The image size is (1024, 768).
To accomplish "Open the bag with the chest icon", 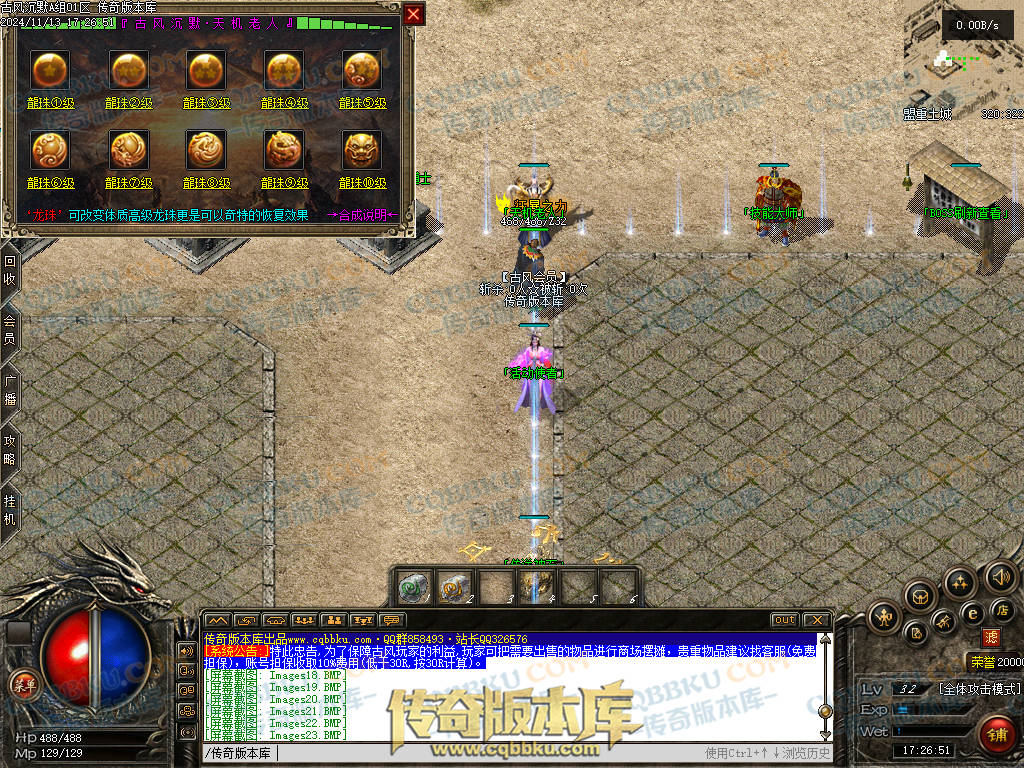I will [920, 597].
